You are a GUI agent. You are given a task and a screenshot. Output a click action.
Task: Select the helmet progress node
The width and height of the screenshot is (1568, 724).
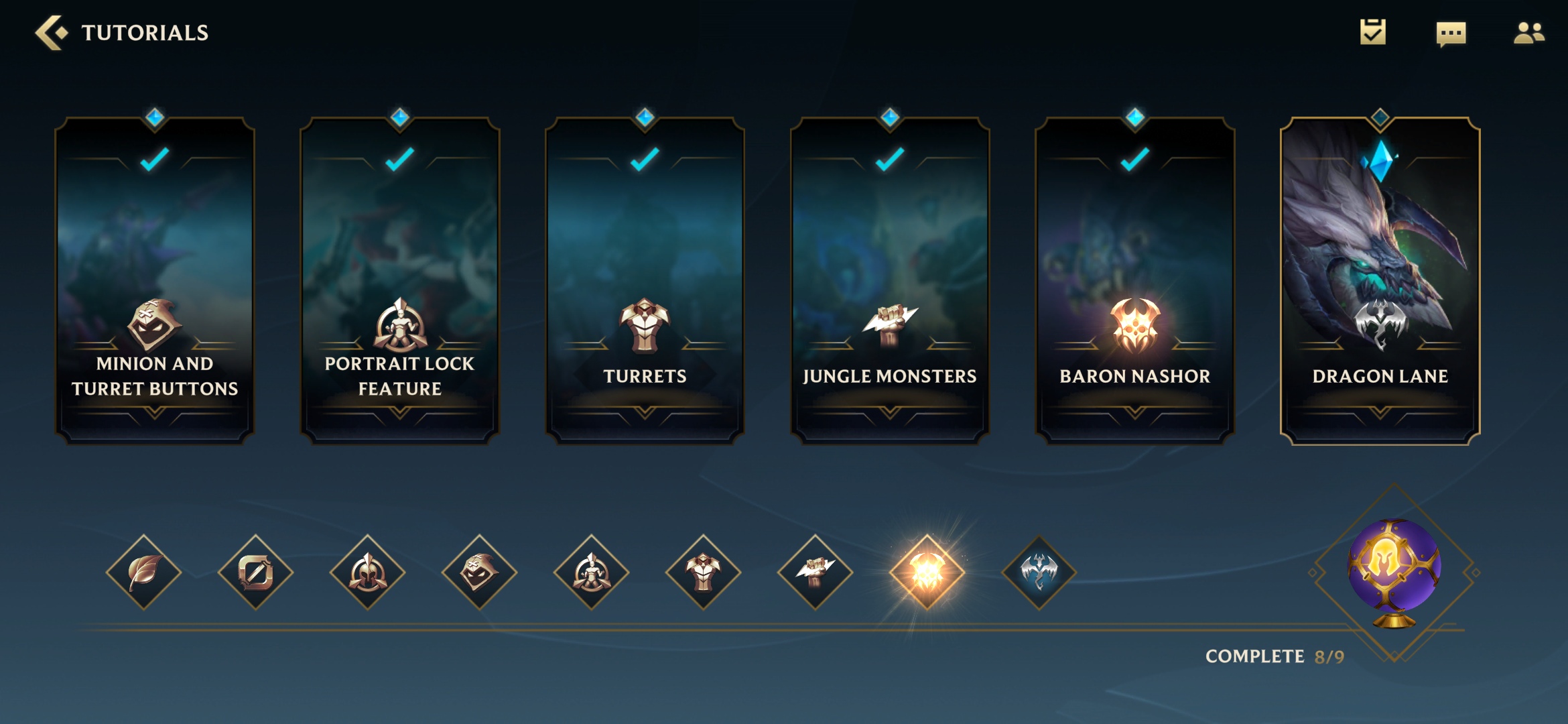368,572
